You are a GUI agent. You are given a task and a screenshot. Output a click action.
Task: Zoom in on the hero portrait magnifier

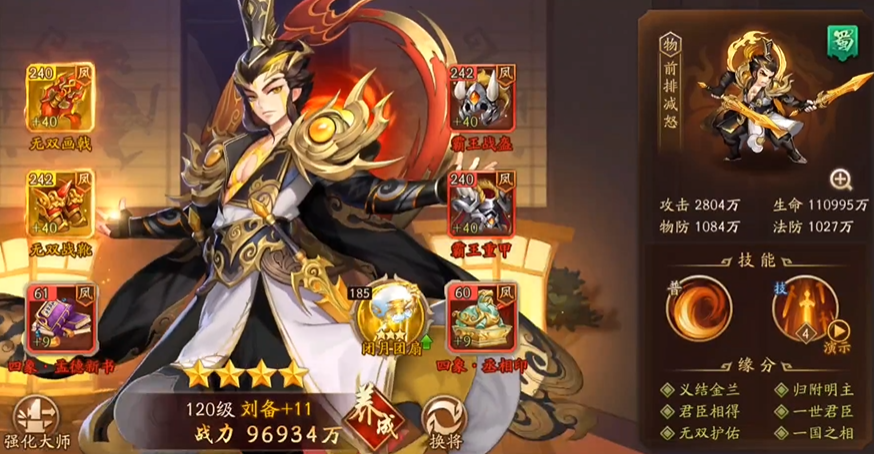(x=841, y=180)
